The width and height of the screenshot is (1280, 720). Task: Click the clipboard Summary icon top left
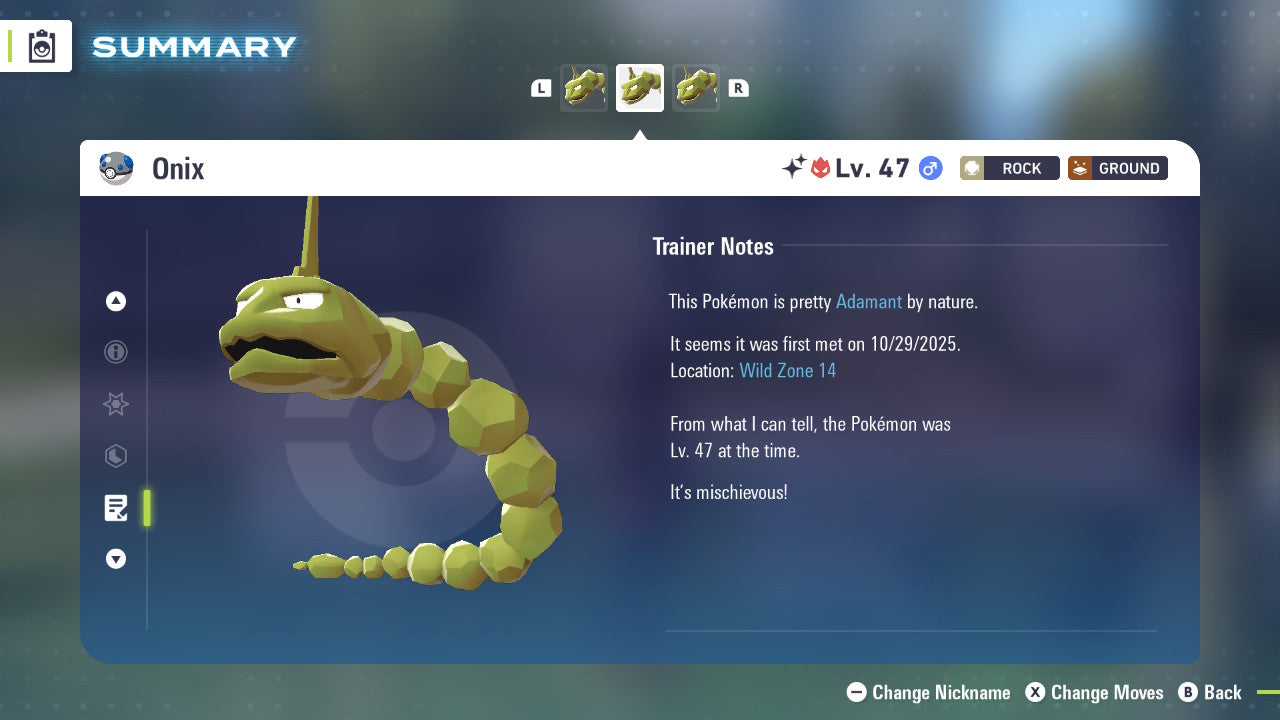41,46
